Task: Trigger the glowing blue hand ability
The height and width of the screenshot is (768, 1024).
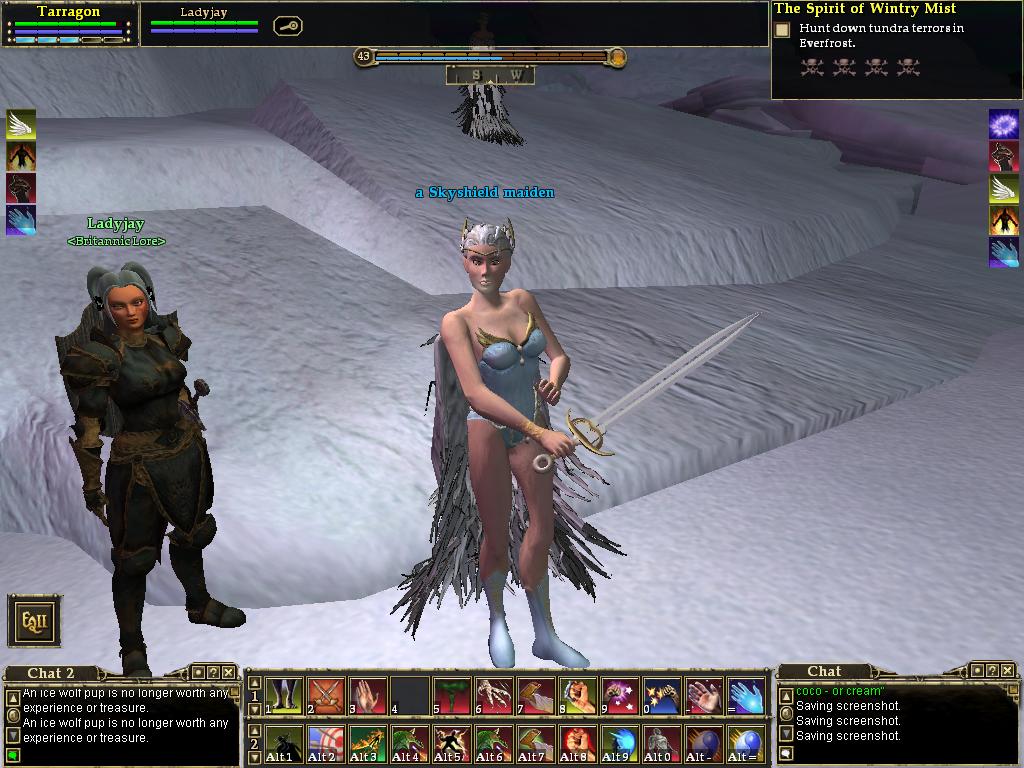Action: [747, 695]
